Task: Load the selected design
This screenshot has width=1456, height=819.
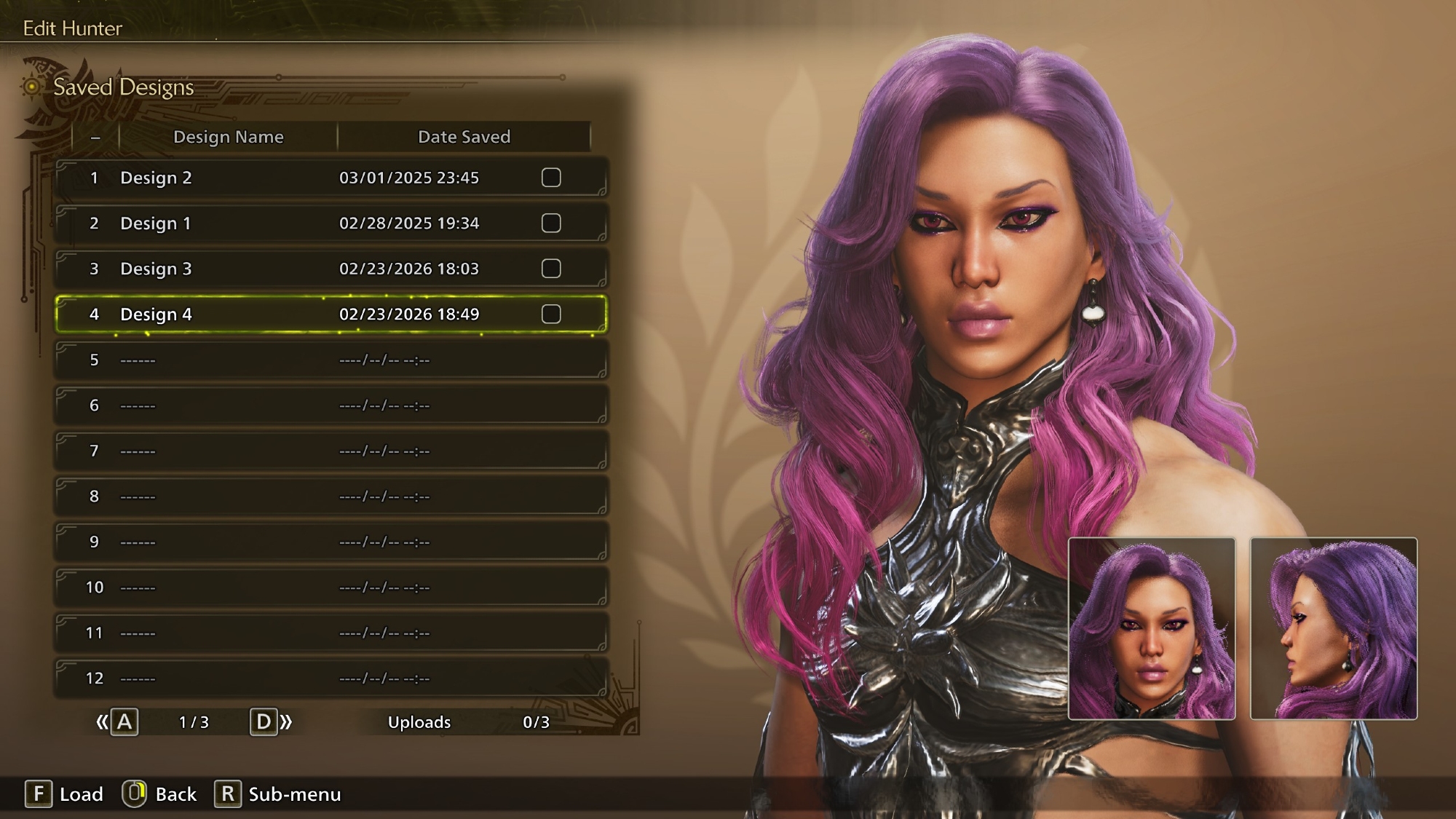Action: pyautogui.click(x=65, y=794)
